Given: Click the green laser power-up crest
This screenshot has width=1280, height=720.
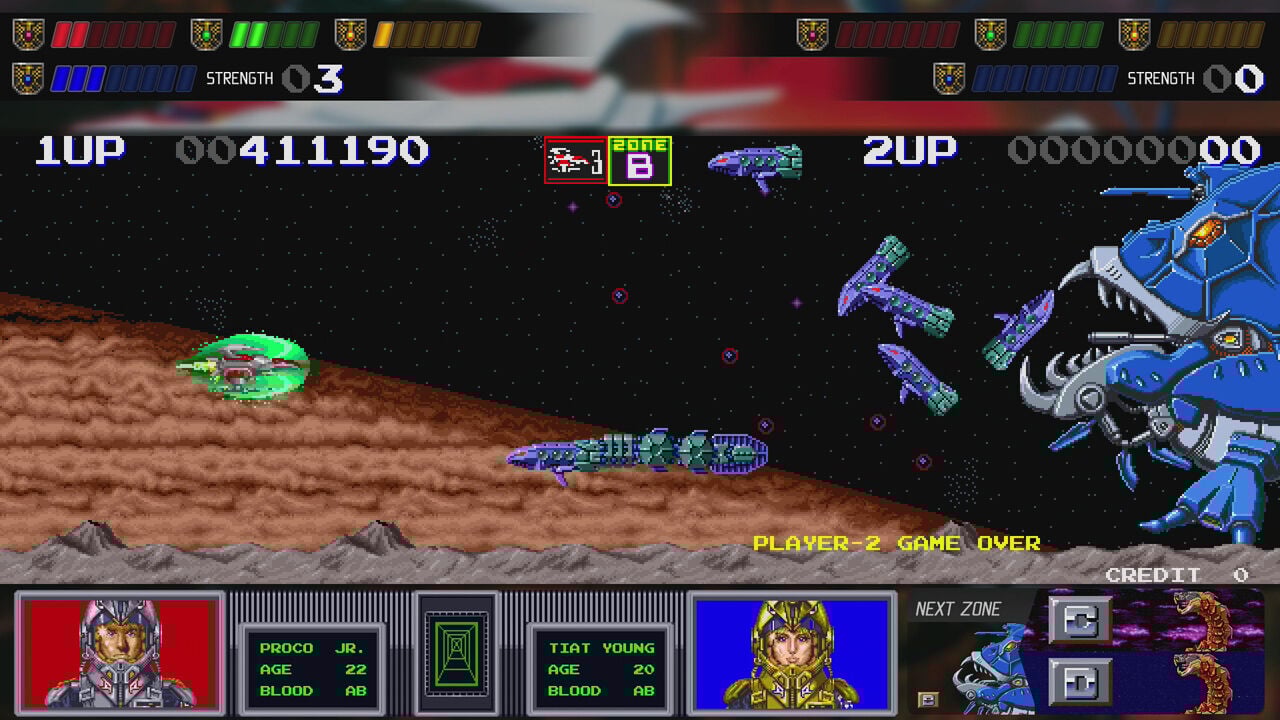Looking at the screenshot, I should click(x=205, y=31).
